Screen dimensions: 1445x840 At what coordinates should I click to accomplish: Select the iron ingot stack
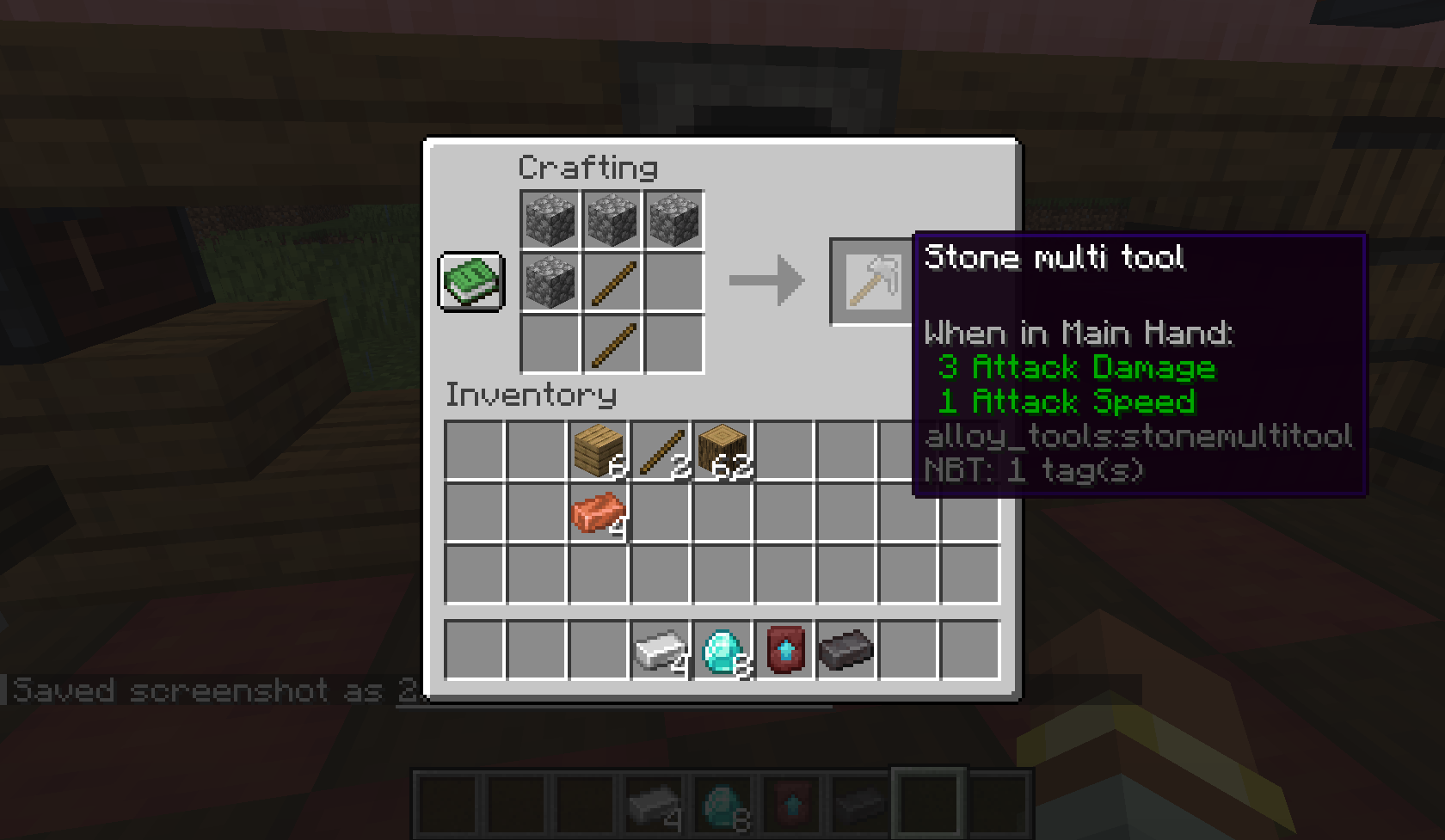click(660, 648)
